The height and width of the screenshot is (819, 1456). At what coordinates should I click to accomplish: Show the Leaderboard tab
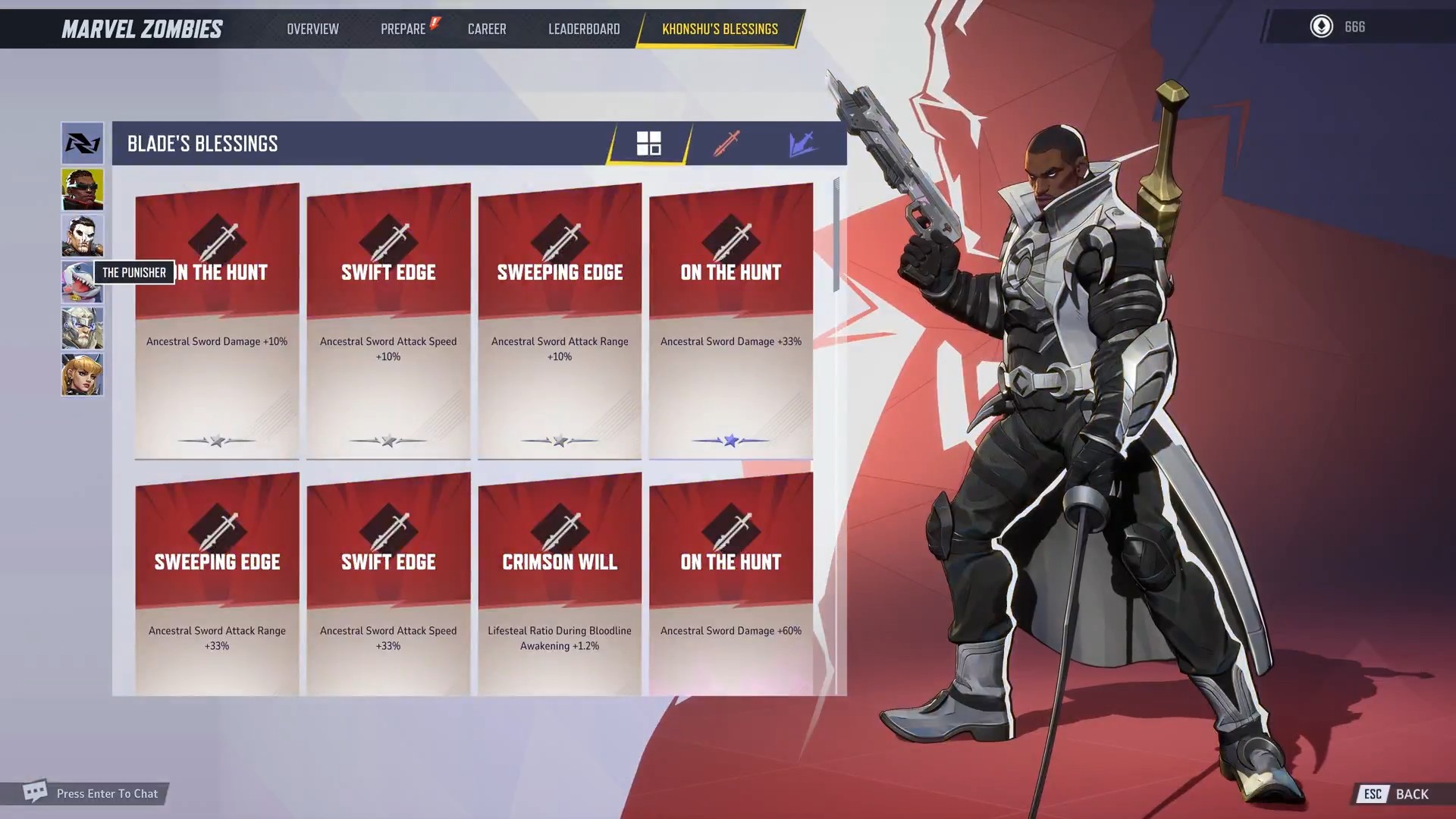tap(584, 29)
